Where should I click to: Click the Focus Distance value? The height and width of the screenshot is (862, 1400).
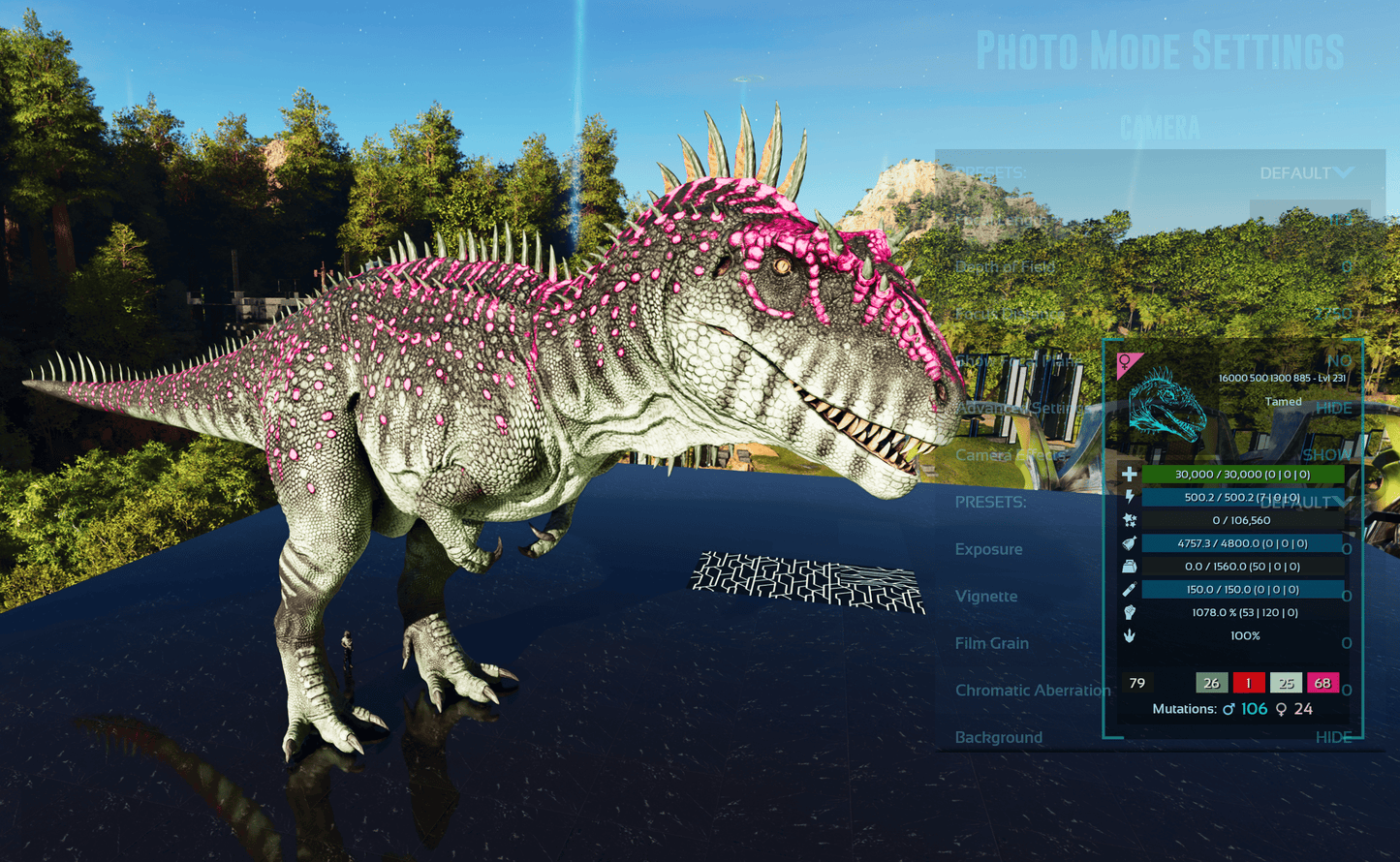point(1332,314)
